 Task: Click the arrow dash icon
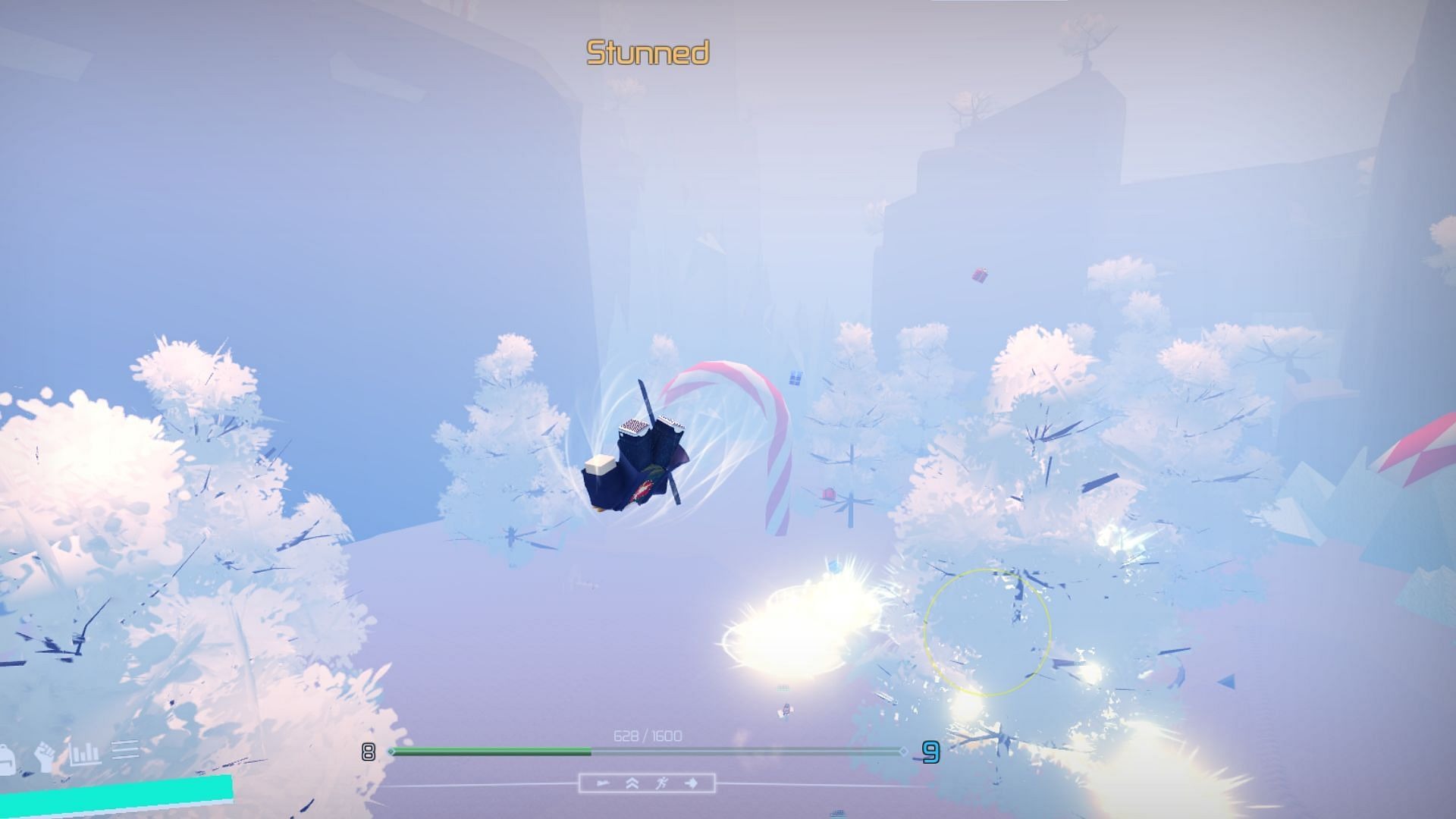click(x=692, y=783)
